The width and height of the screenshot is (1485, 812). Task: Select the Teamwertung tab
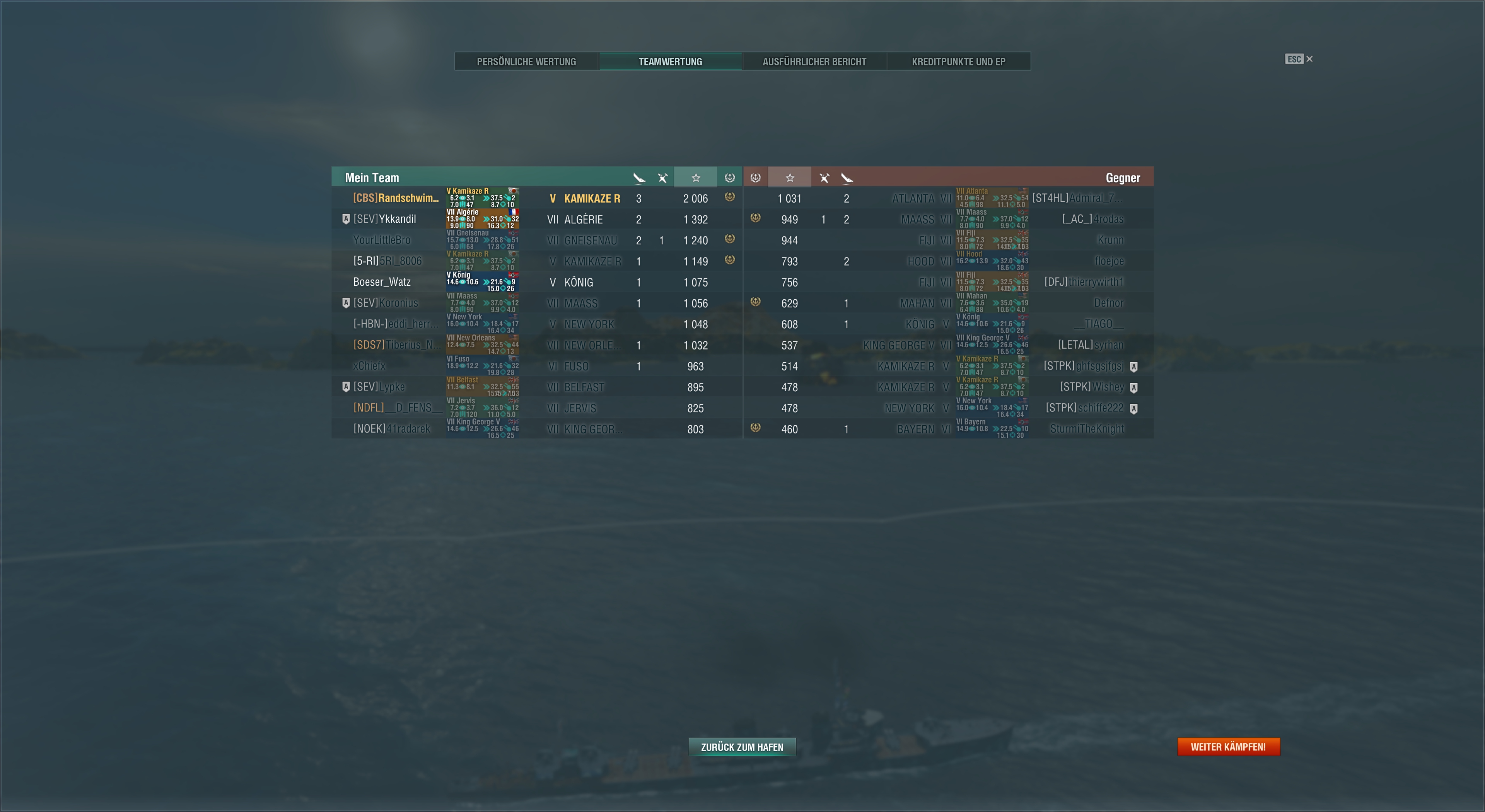click(671, 61)
